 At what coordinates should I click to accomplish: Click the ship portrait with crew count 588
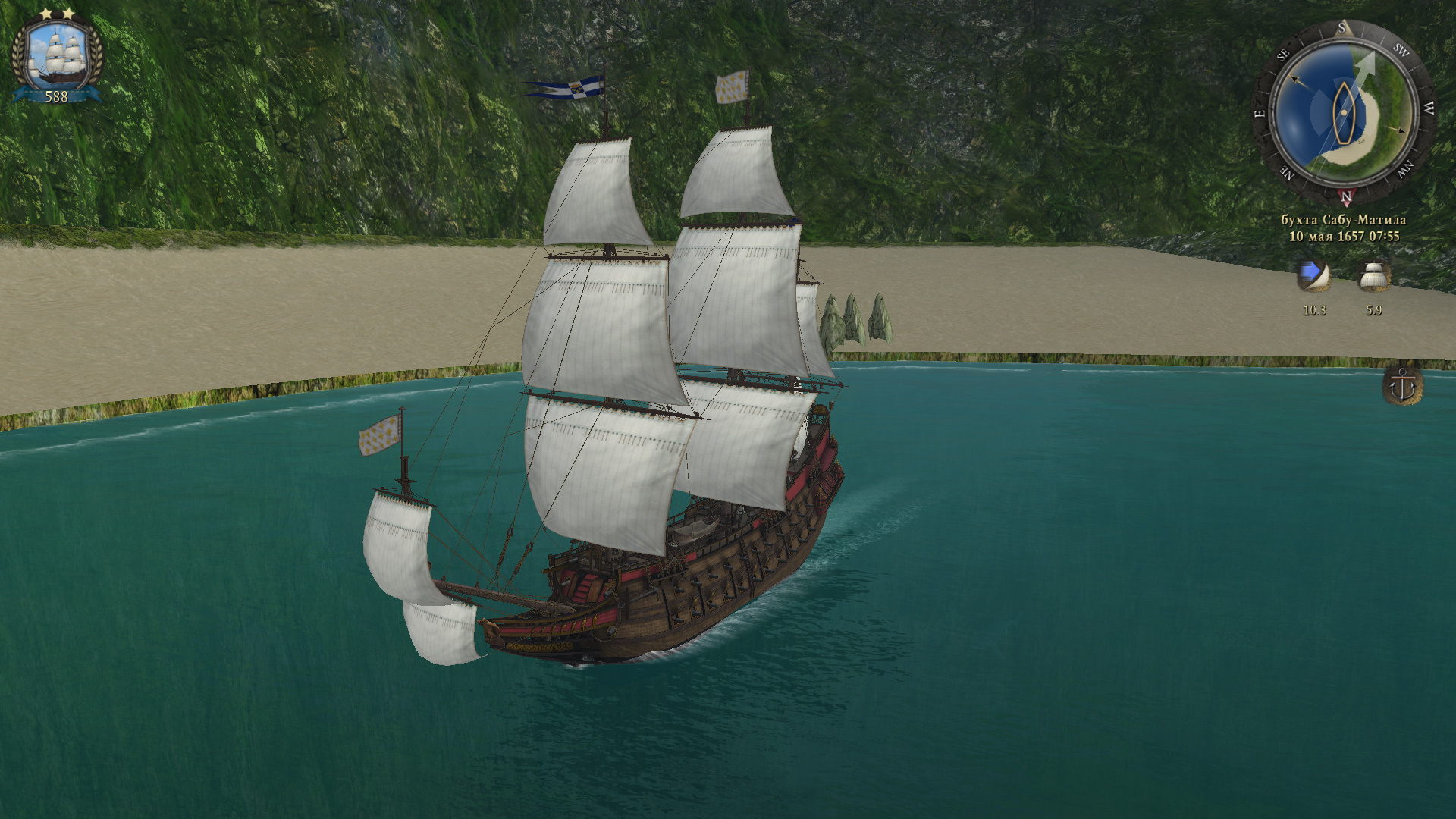[x=56, y=57]
